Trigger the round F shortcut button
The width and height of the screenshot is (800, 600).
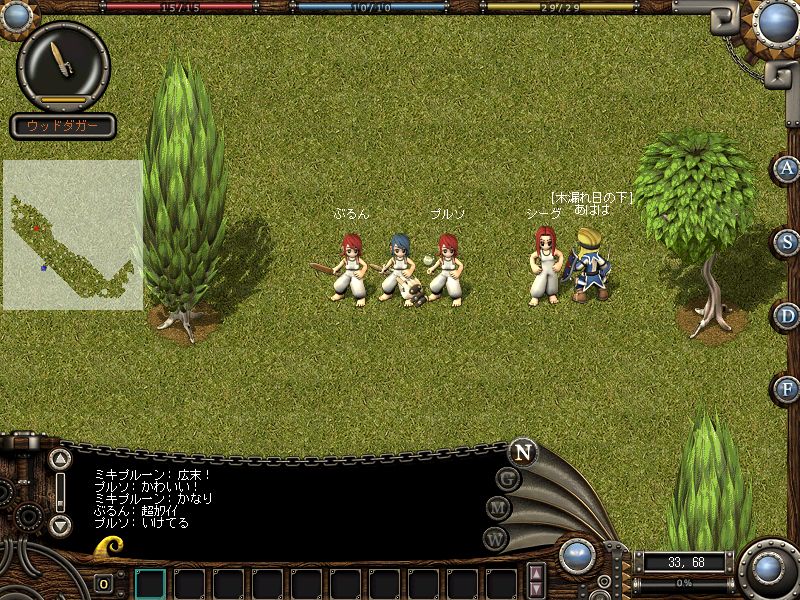click(x=788, y=389)
